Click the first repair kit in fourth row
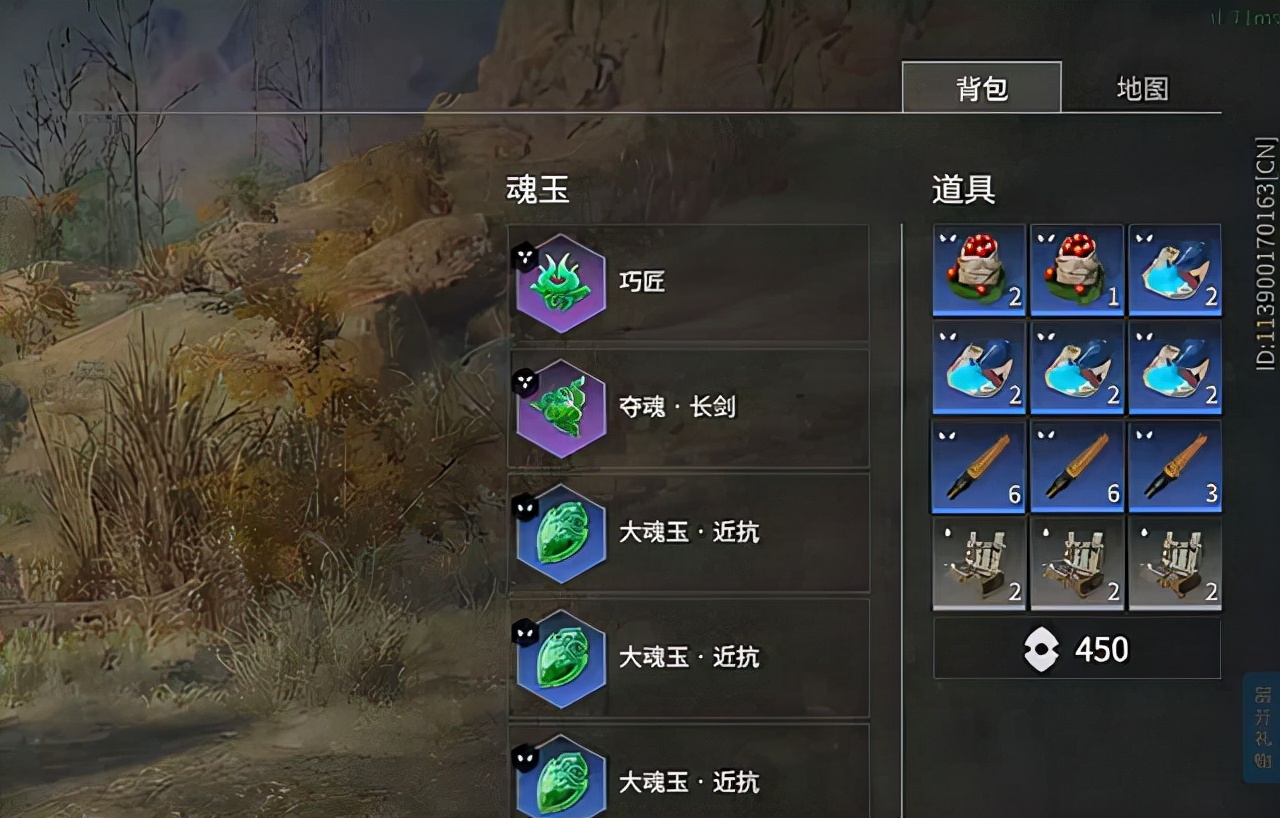Screen dimensions: 1280x818 [978, 564]
